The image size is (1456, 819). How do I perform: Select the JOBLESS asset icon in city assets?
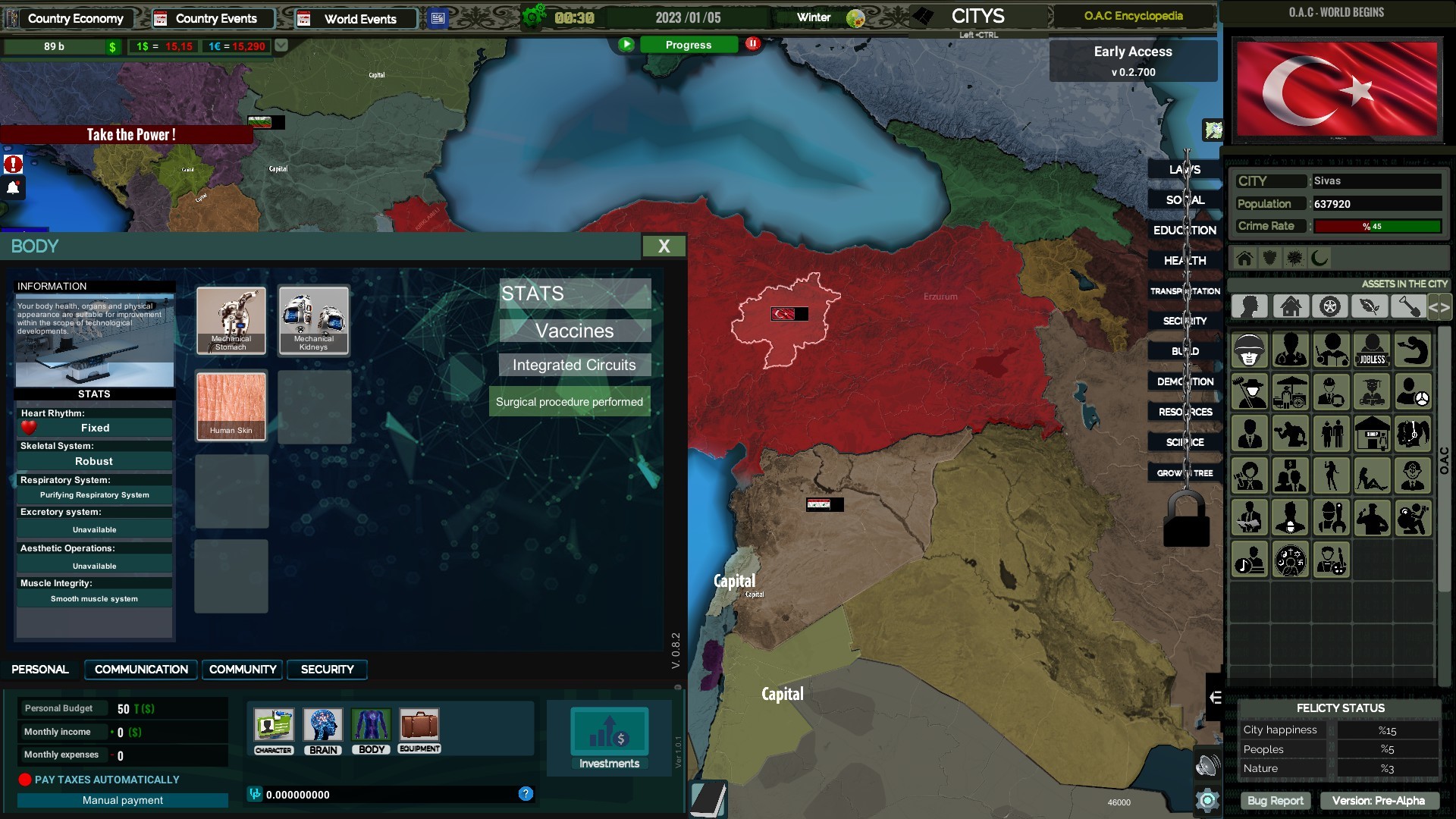click(1373, 351)
